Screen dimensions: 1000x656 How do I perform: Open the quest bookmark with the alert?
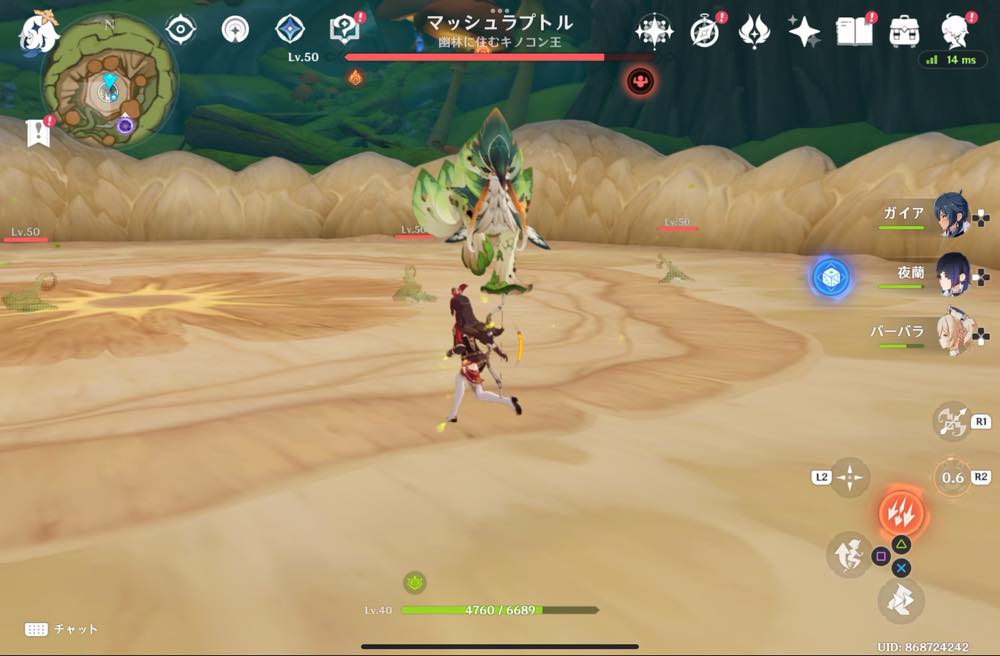38,133
